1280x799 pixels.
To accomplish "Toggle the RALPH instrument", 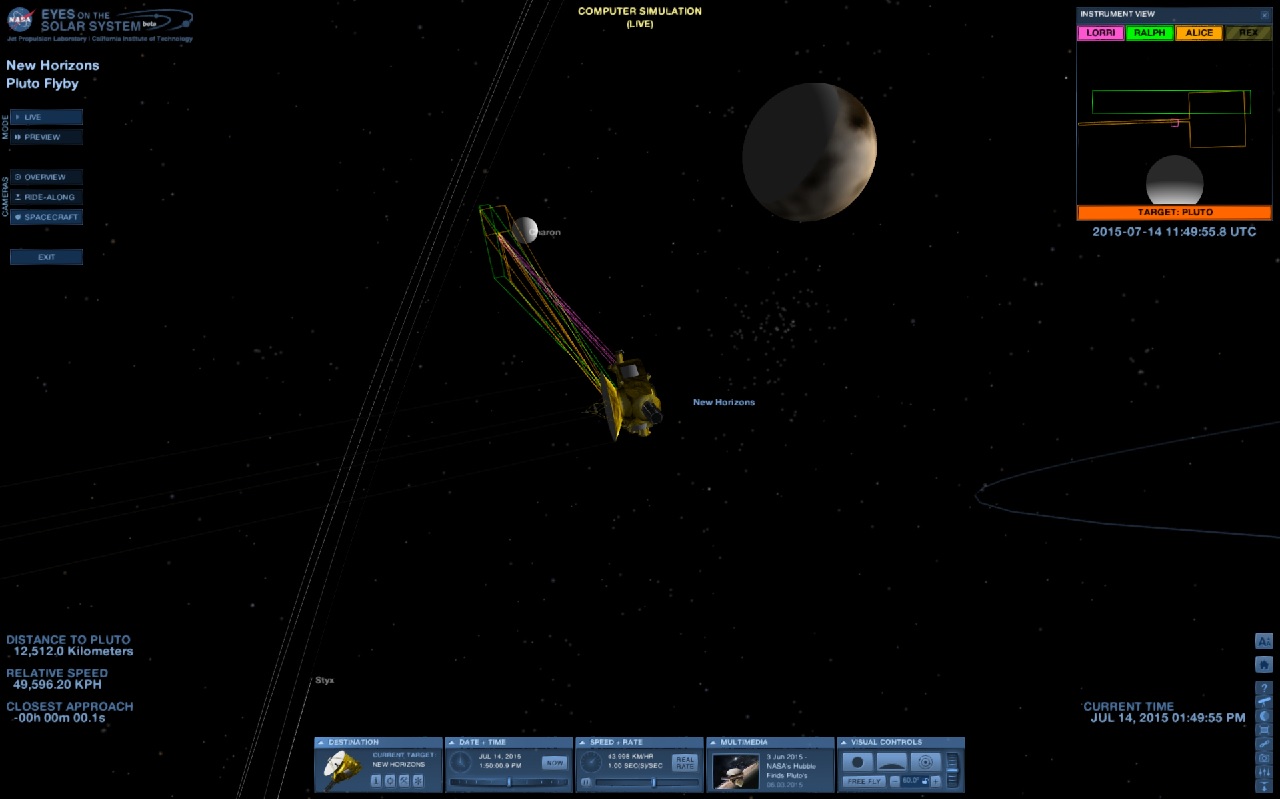I will pyautogui.click(x=1149, y=33).
